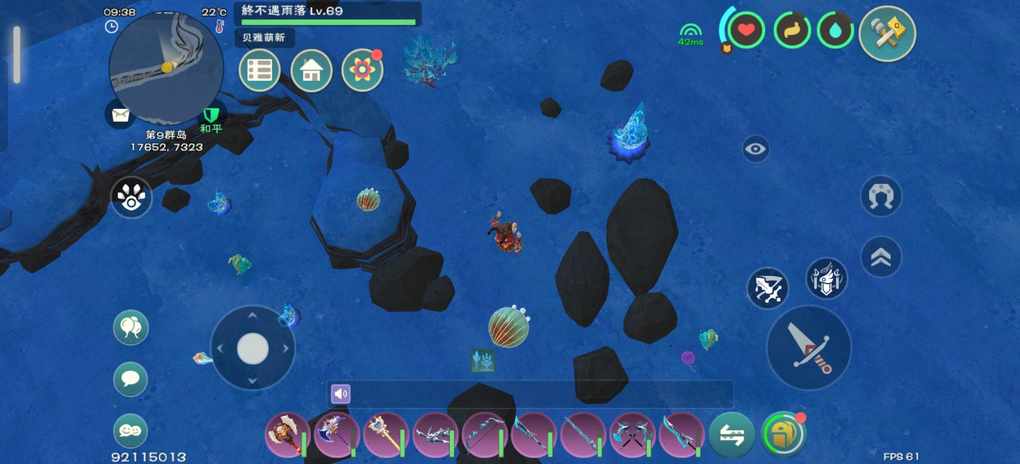
Task: Select the golden staff hotbar slot
Action: click(x=385, y=435)
